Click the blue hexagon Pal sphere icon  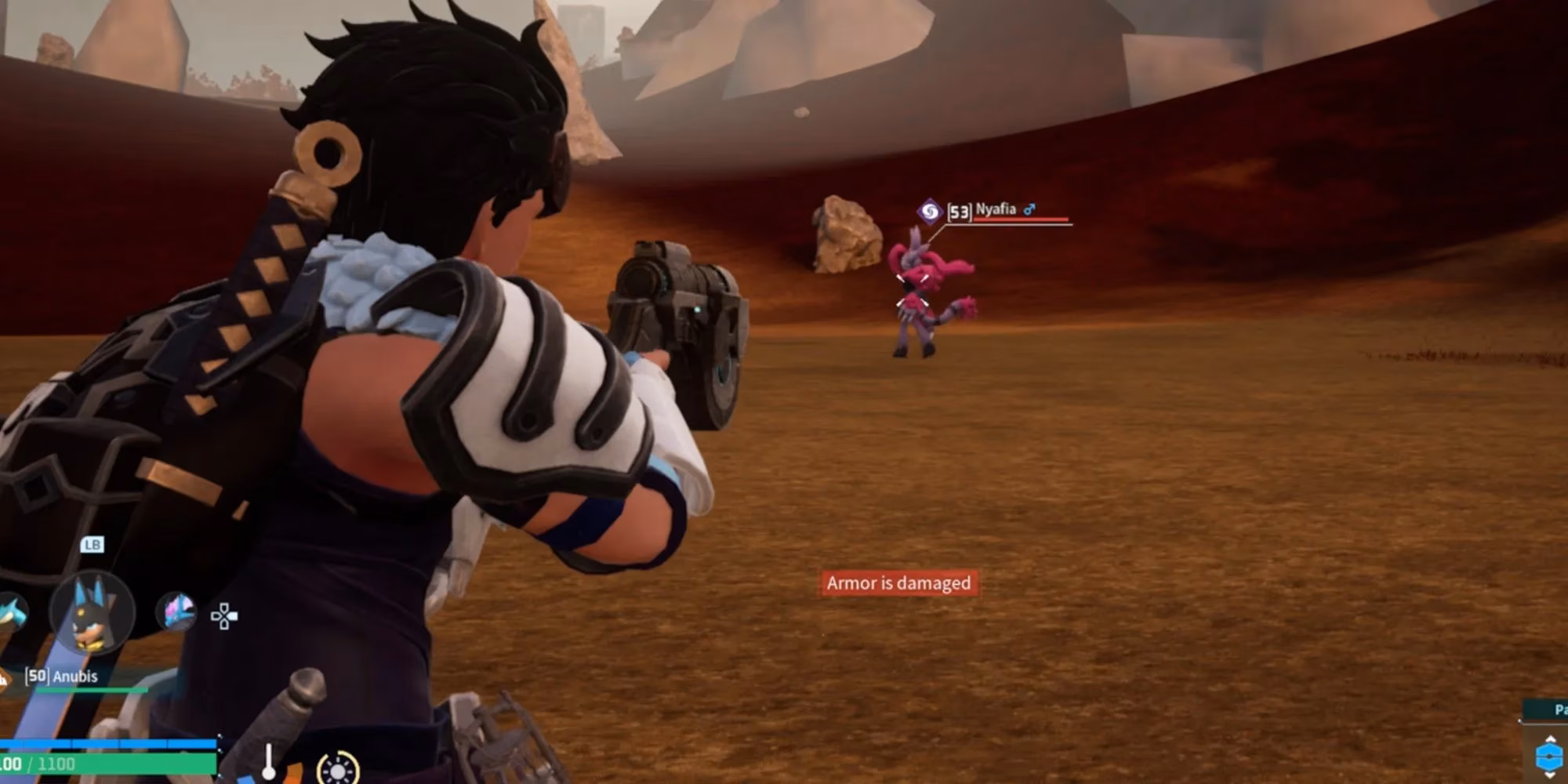[x=1548, y=757]
